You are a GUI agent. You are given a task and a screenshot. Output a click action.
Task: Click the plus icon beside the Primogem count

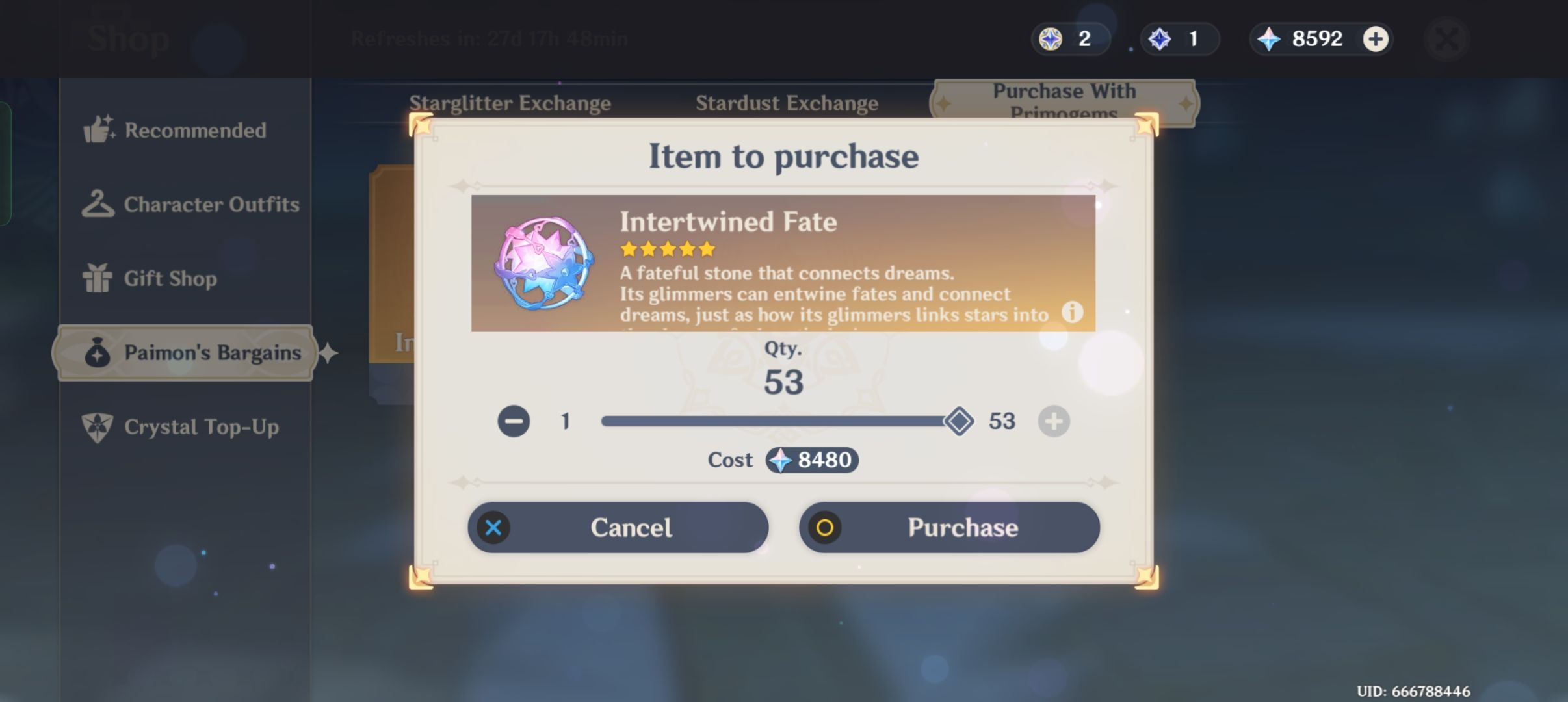point(1374,38)
